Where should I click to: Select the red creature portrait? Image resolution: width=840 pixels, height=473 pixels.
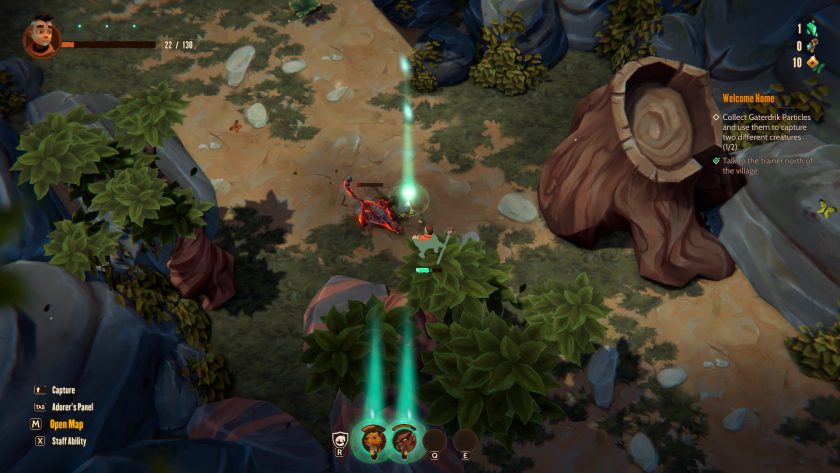pyautogui.click(x=403, y=441)
